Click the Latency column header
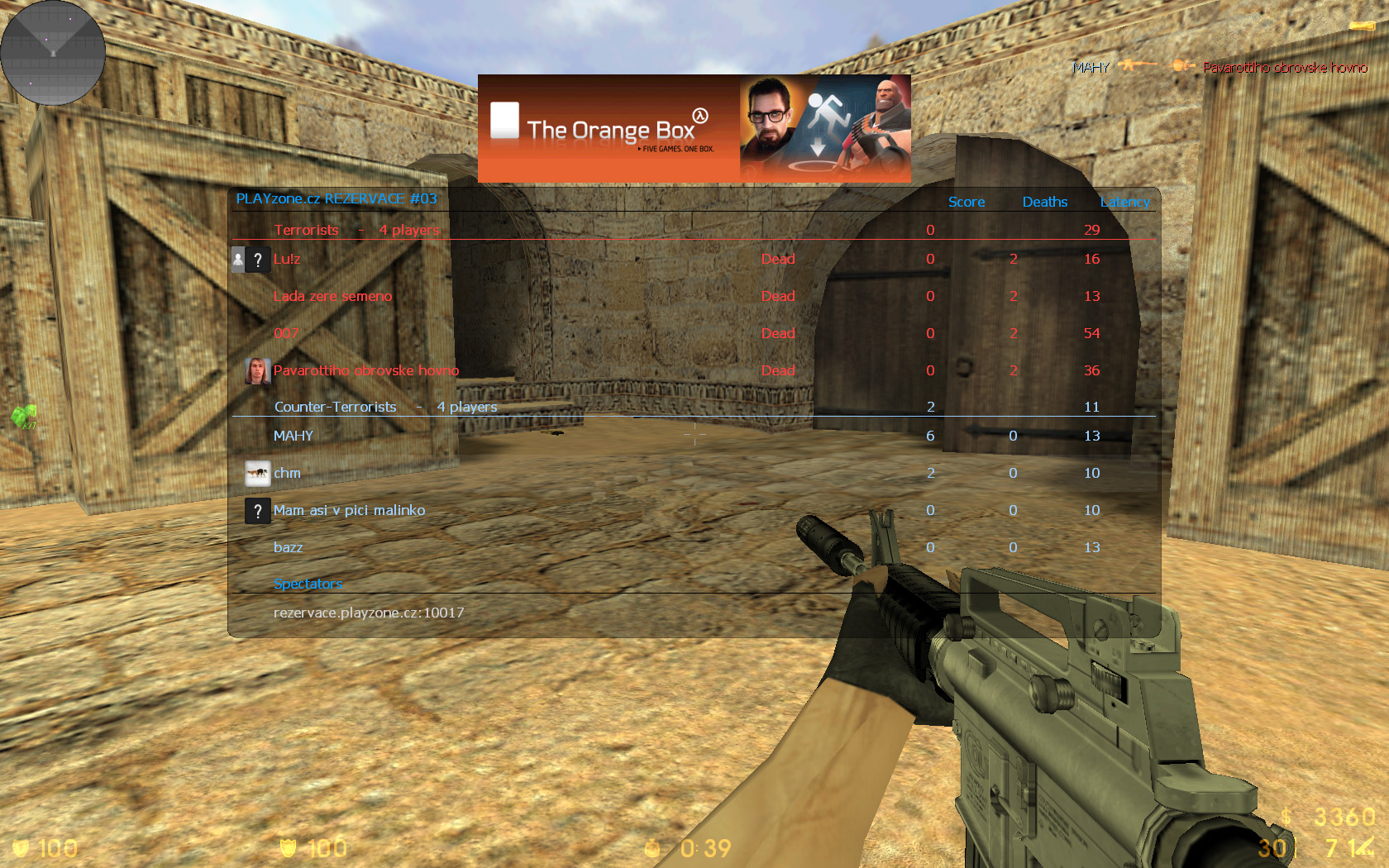The width and height of the screenshot is (1389, 868). point(1124,202)
